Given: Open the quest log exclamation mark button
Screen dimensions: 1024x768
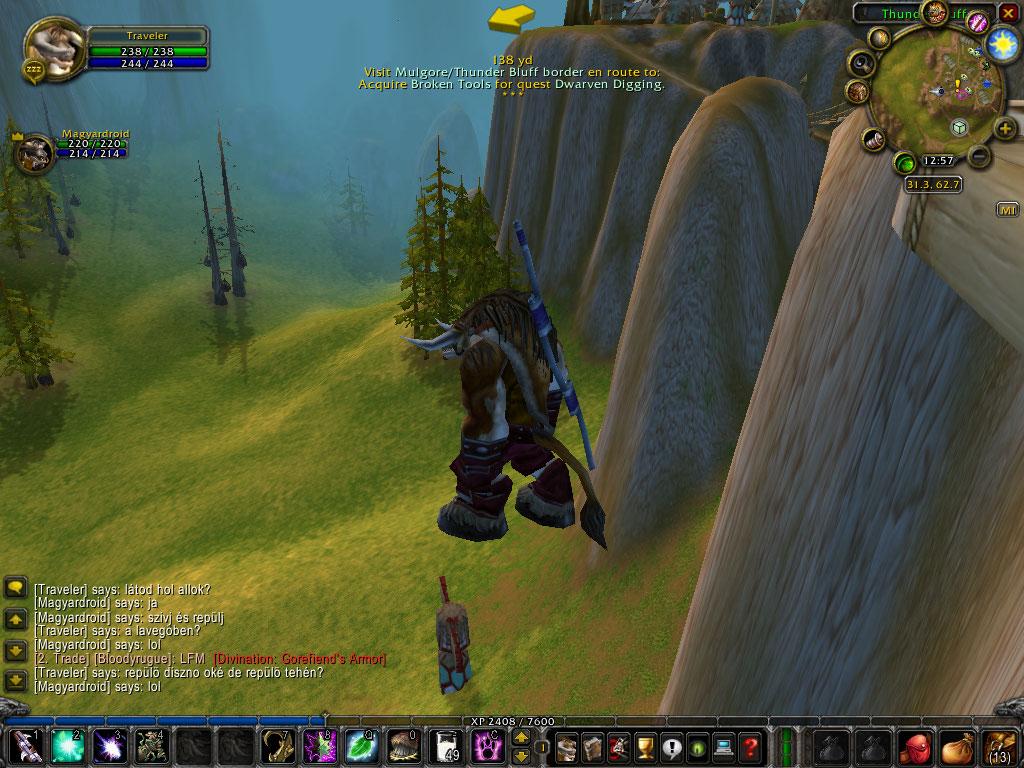Looking at the screenshot, I should pos(671,747).
